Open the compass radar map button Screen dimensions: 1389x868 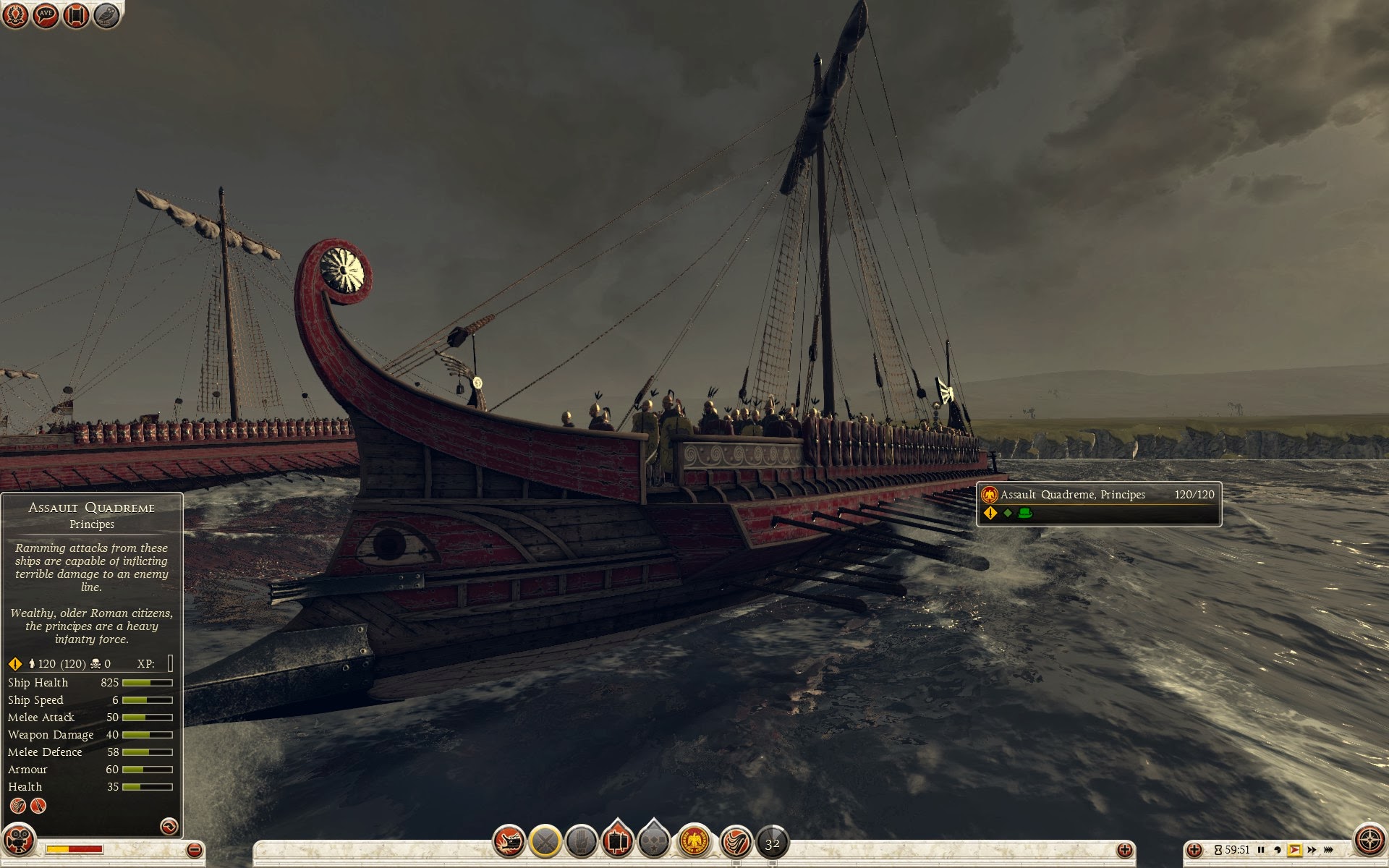[1369, 841]
